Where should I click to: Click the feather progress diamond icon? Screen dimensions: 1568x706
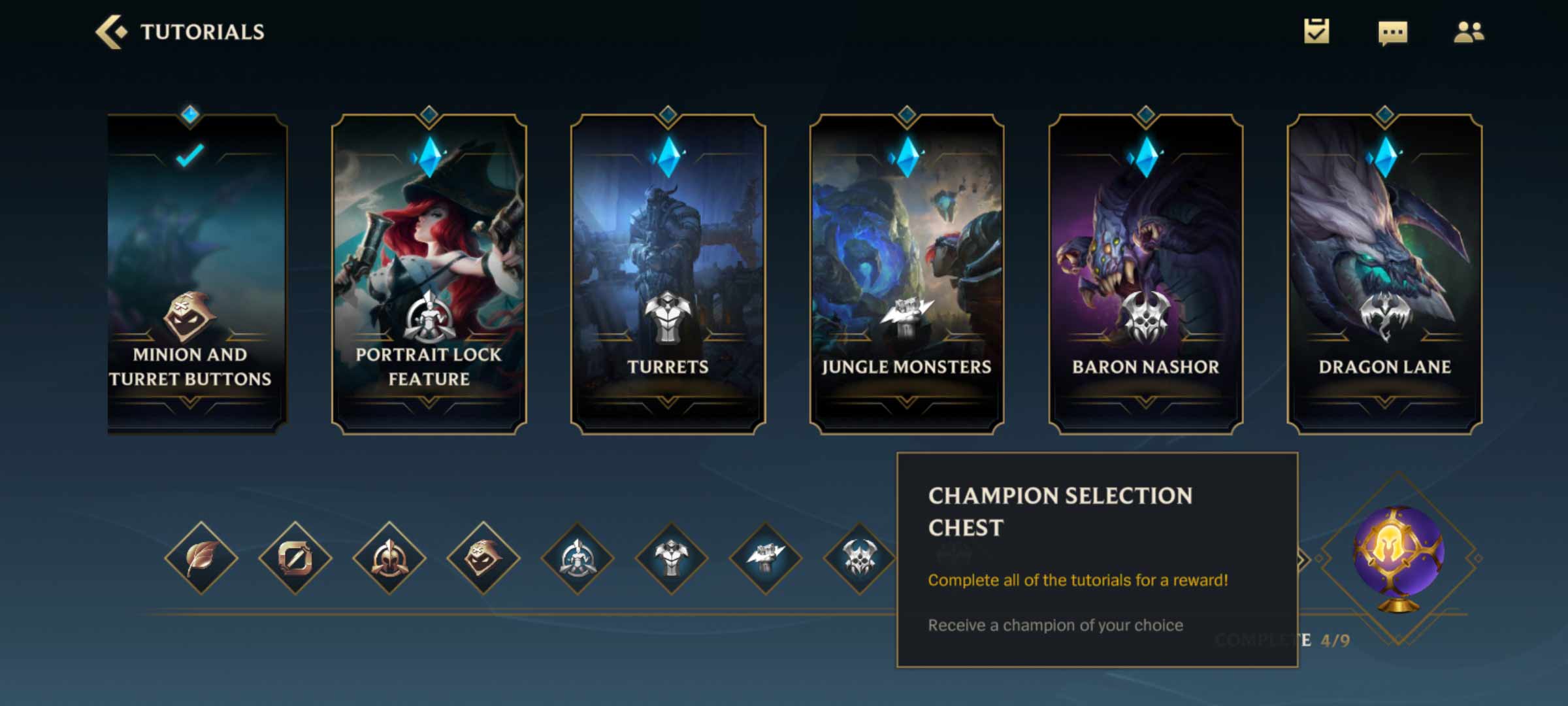click(201, 558)
